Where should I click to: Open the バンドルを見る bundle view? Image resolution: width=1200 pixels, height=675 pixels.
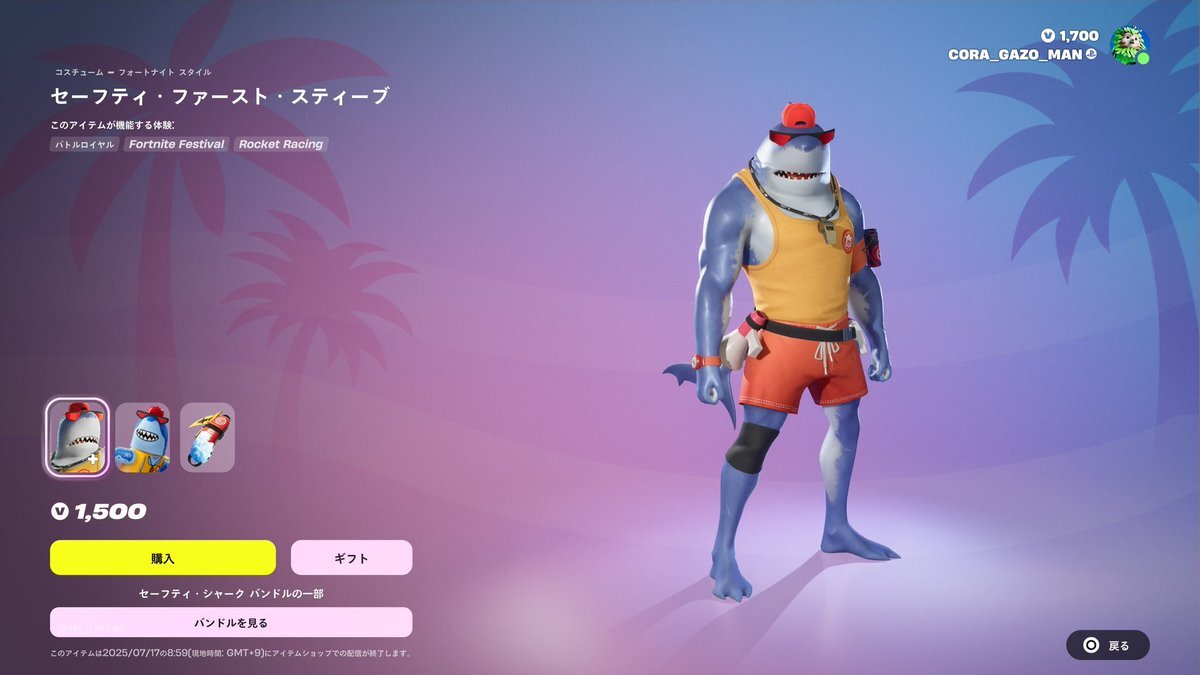[231, 622]
